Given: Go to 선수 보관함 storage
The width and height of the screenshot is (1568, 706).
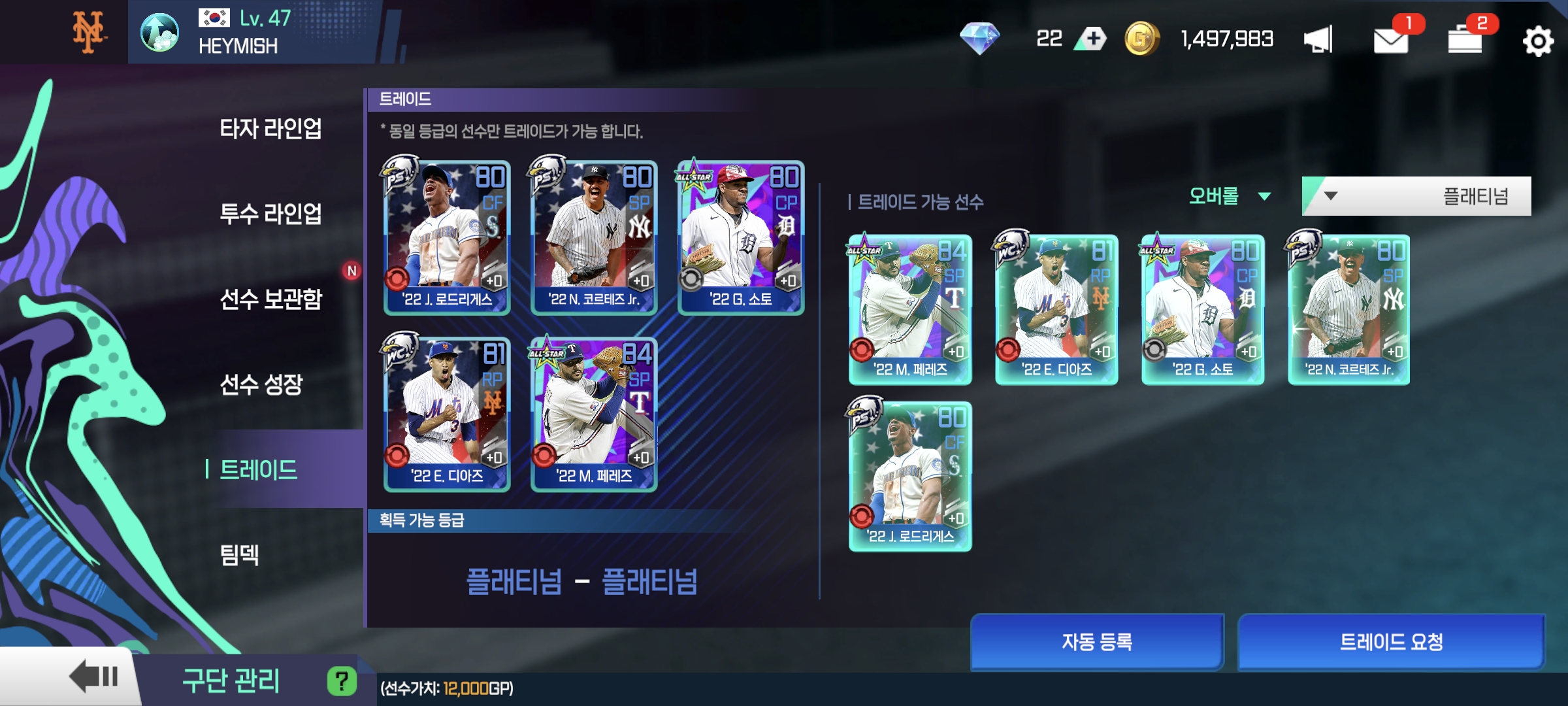Looking at the screenshot, I should click(270, 299).
